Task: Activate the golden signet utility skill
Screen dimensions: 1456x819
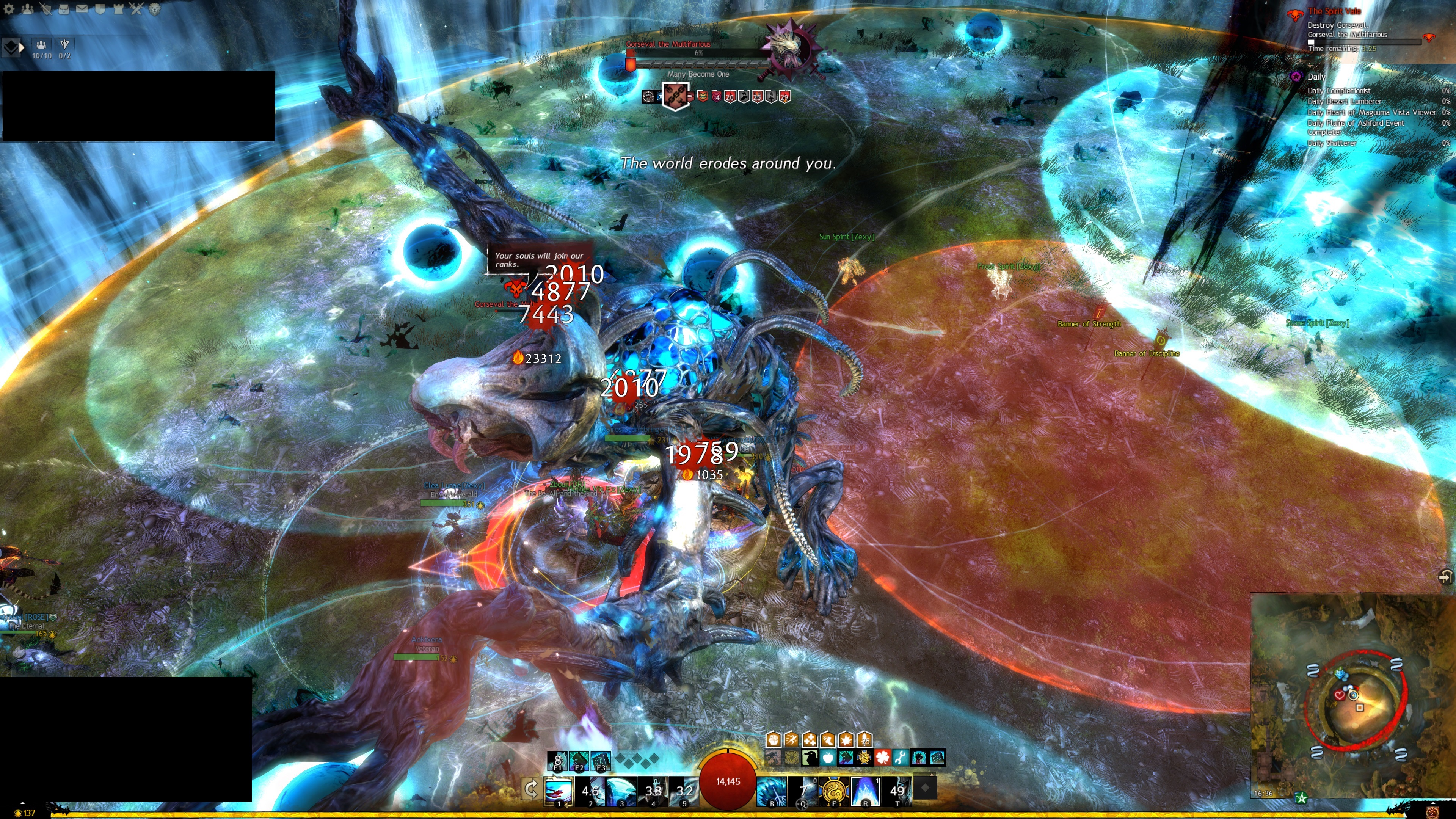Action: pyautogui.click(x=834, y=790)
